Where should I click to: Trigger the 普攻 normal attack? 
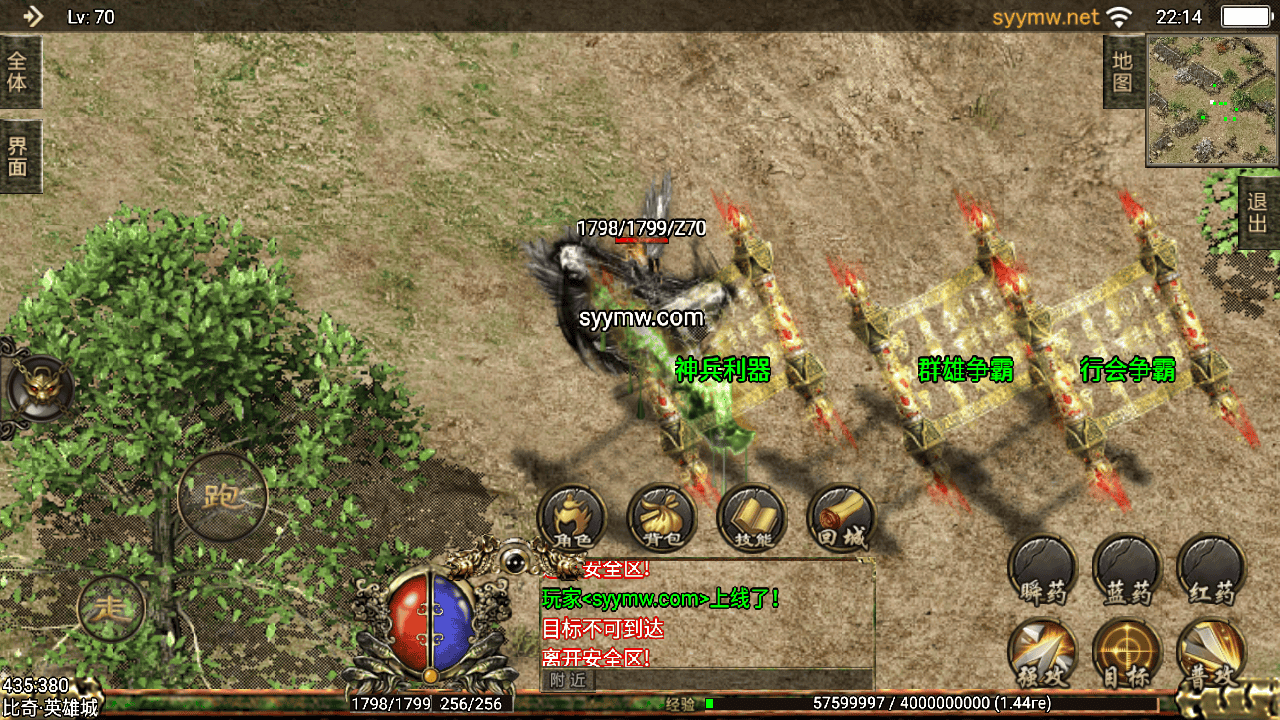click(1212, 655)
